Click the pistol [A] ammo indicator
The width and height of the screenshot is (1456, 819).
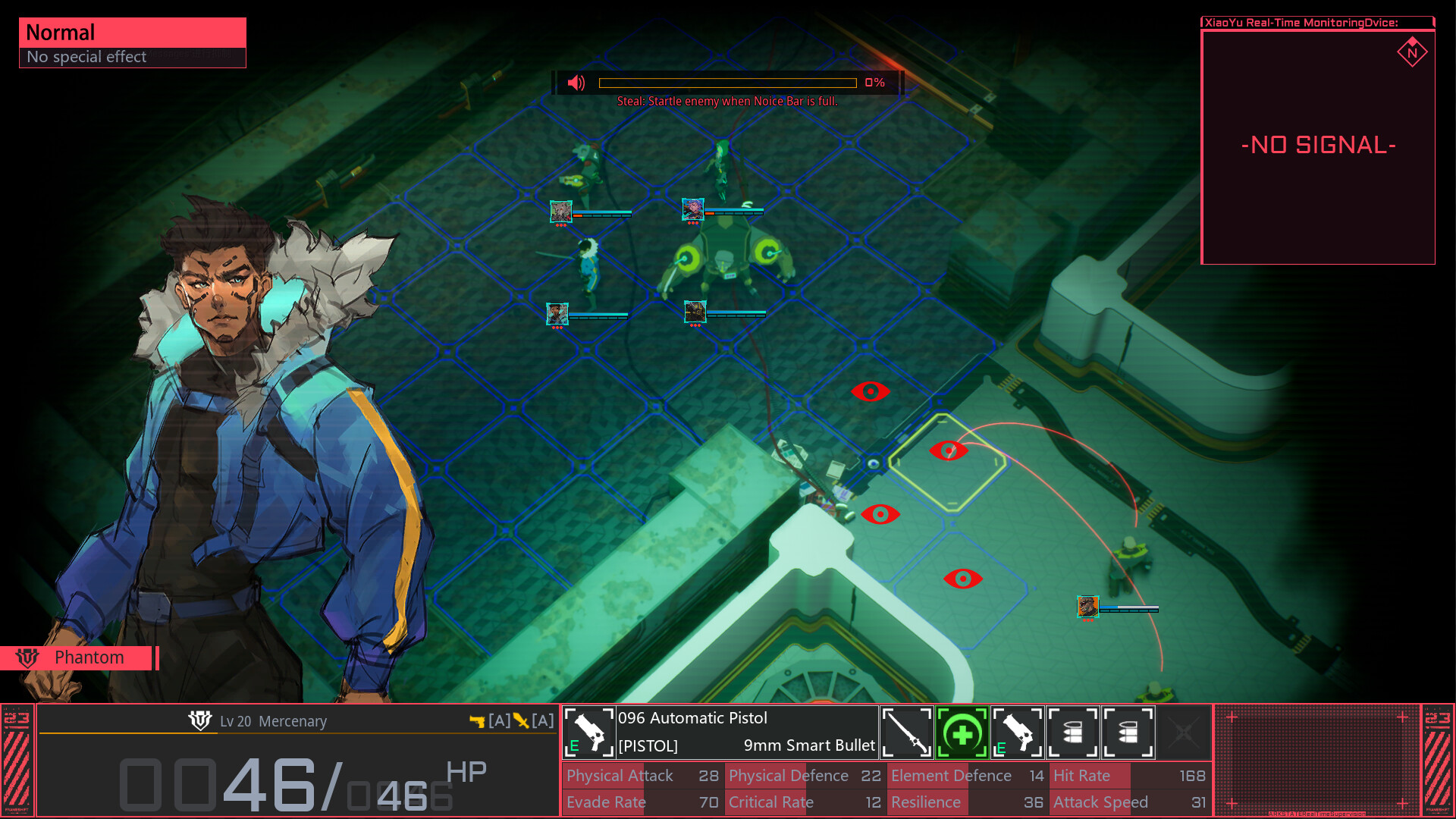[489, 720]
